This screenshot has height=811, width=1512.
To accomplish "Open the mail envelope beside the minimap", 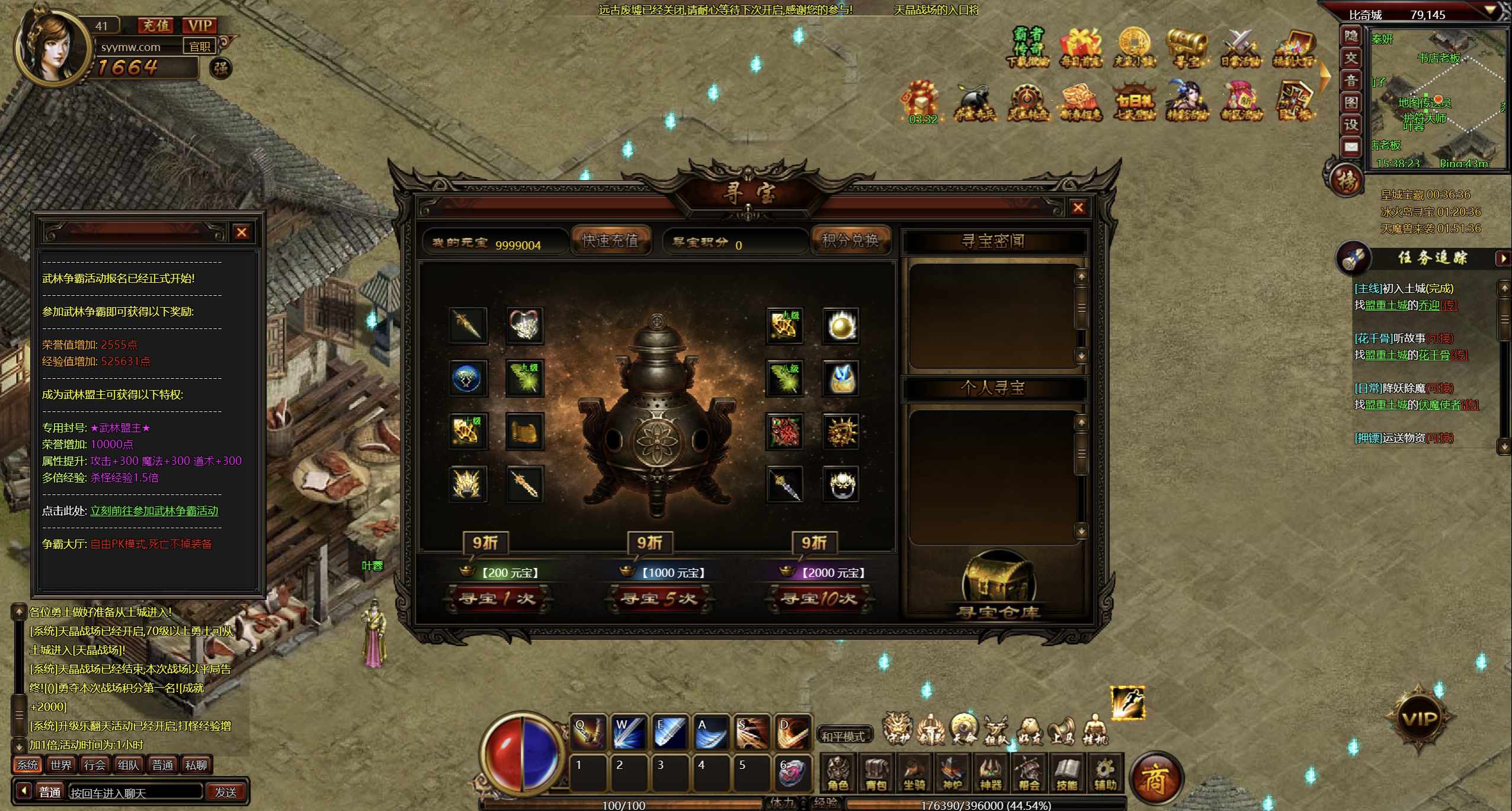I will tap(1351, 147).
